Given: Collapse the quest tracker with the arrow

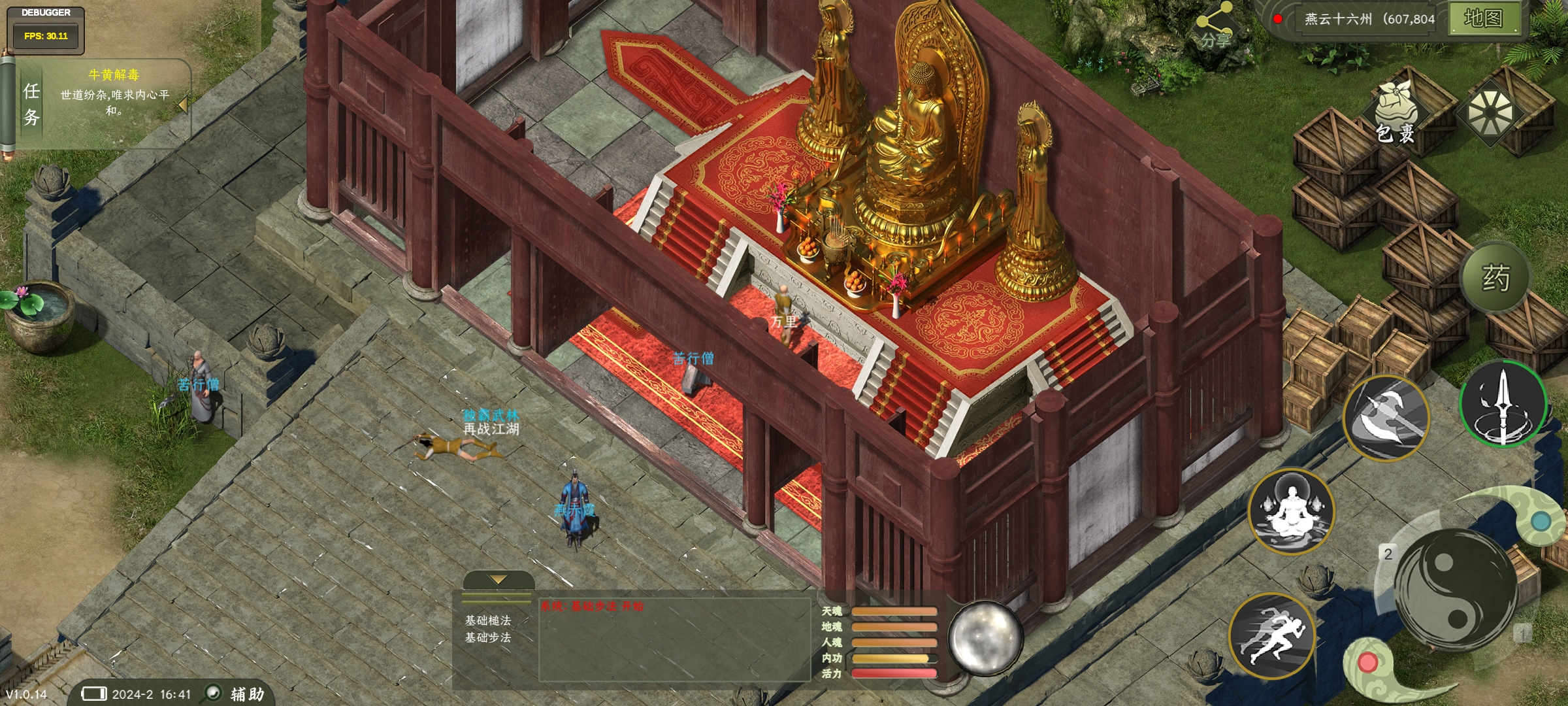Looking at the screenshot, I should [x=182, y=105].
